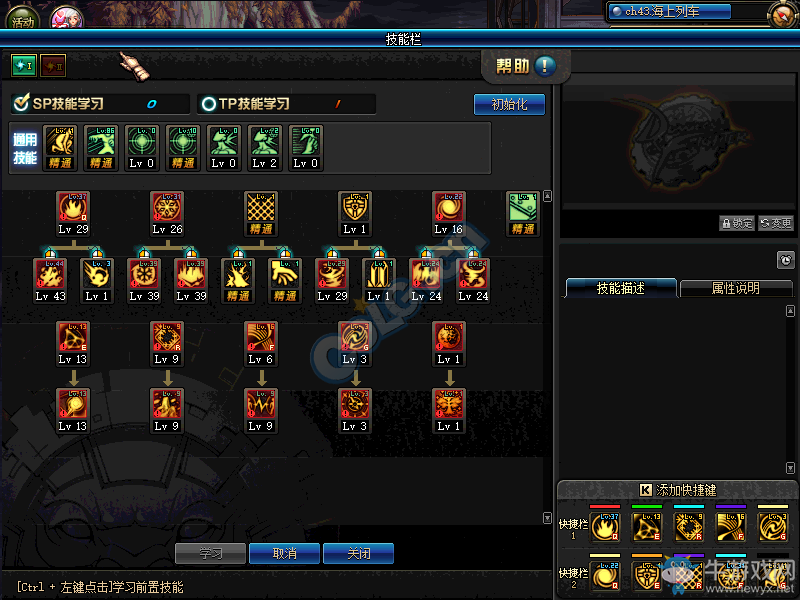The height and width of the screenshot is (600, 800).
Task: Switch to the 技能描述 tab
Action: (x=621, y=288)
